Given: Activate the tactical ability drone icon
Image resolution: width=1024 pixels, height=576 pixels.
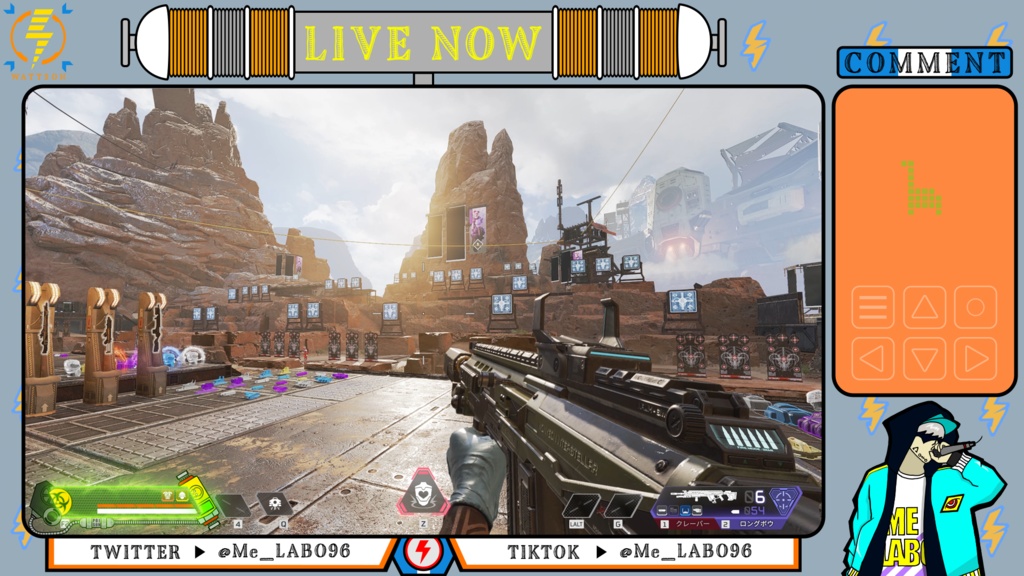Looking at the screenshot, I should tap(274, 504).
